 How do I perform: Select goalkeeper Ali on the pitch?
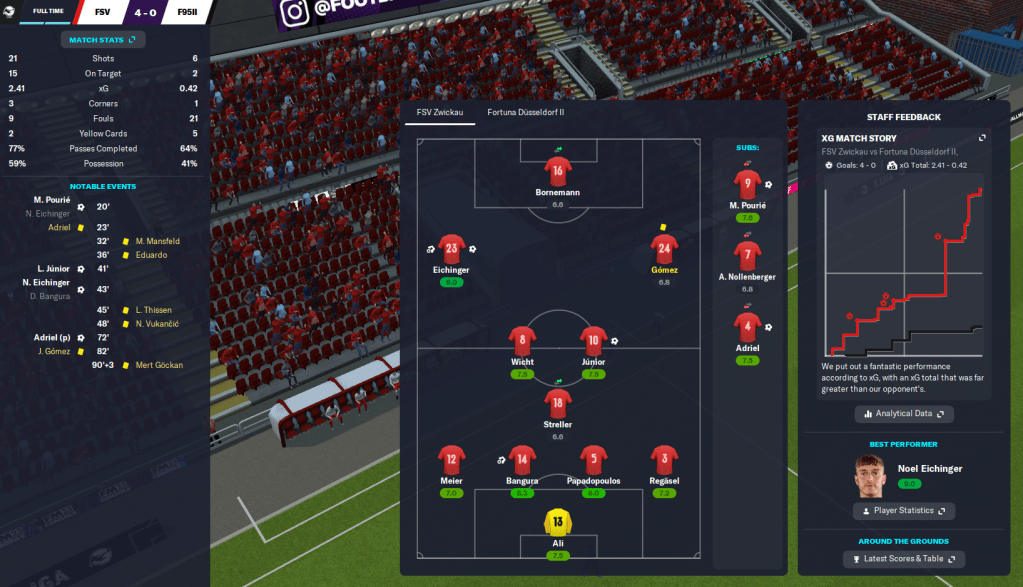tap(558, 522)
